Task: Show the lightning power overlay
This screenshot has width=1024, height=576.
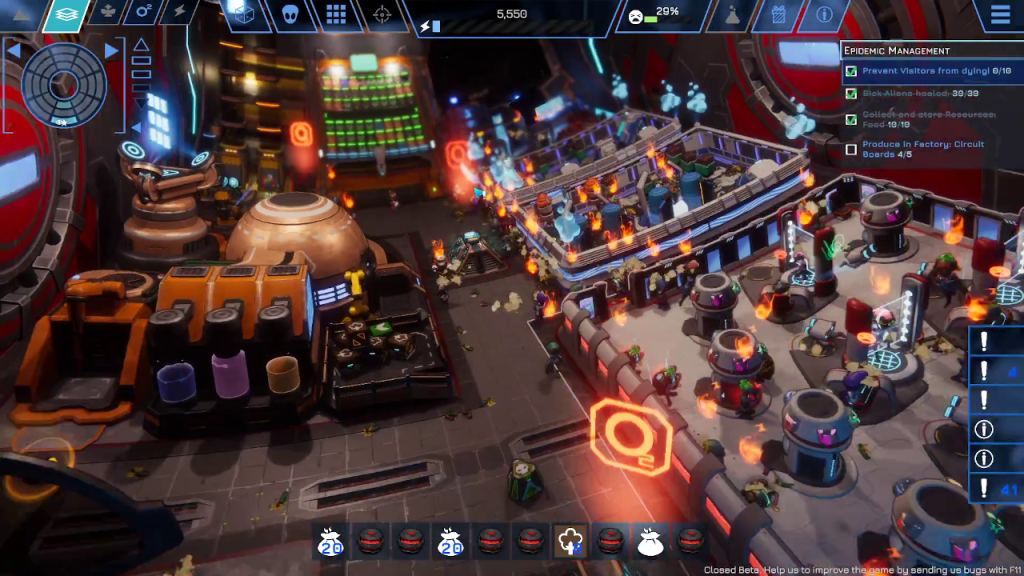Action: coord(180,13)
